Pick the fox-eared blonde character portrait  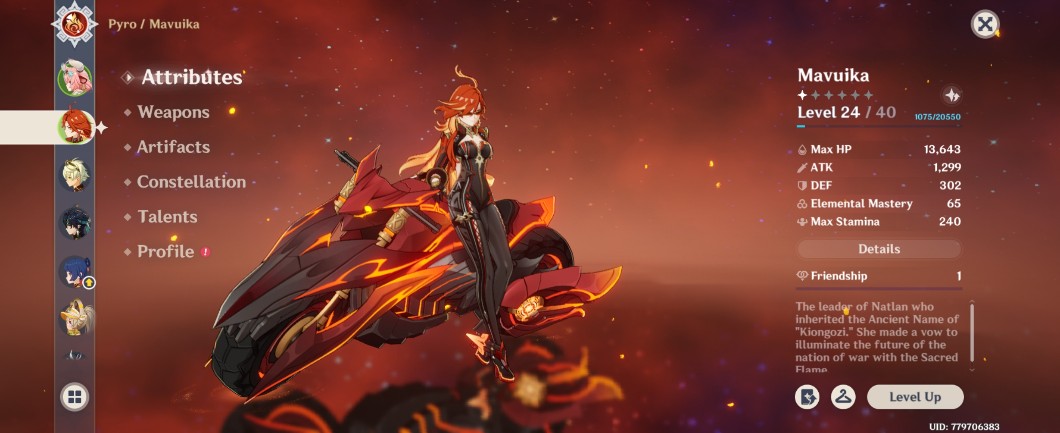(75, 317)
